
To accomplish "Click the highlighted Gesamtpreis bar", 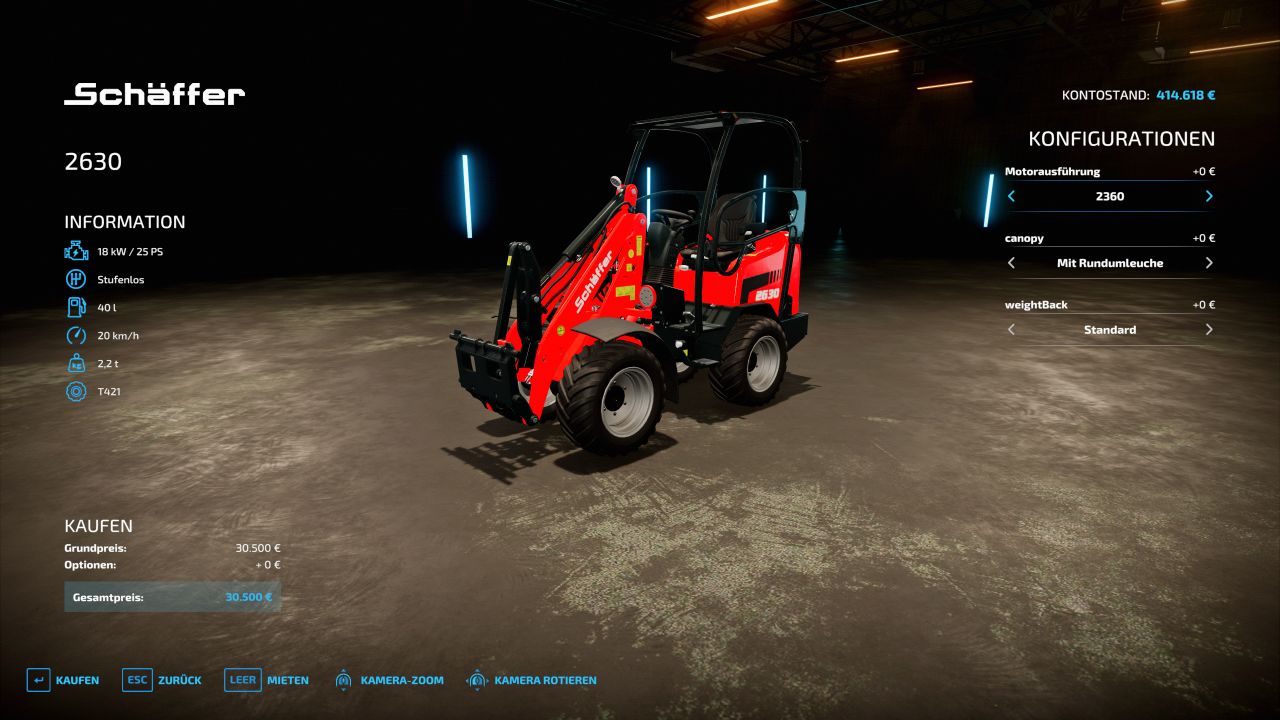I will [172, 595].
